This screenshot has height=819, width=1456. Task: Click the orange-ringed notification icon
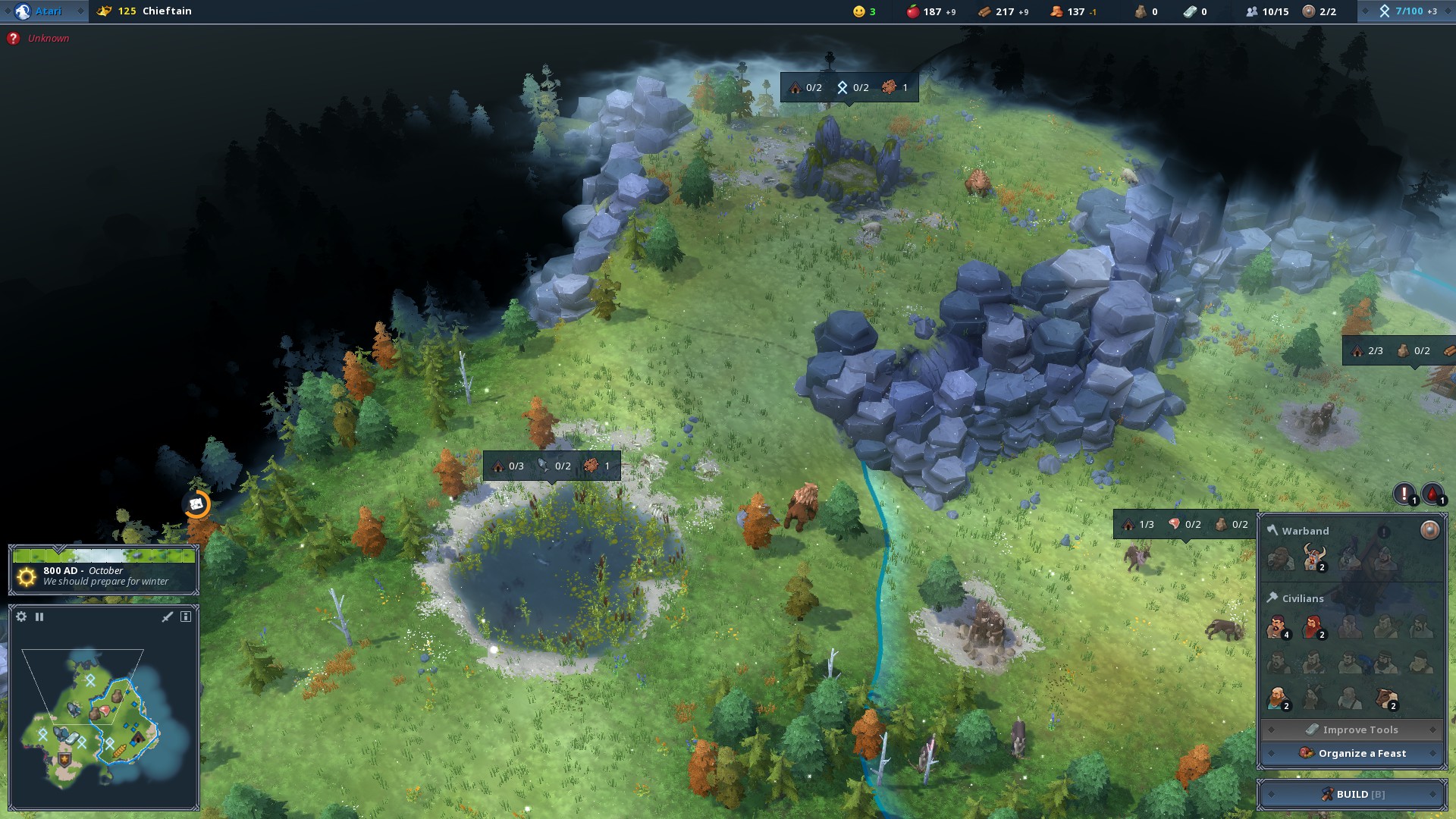(x=196, y=504)
